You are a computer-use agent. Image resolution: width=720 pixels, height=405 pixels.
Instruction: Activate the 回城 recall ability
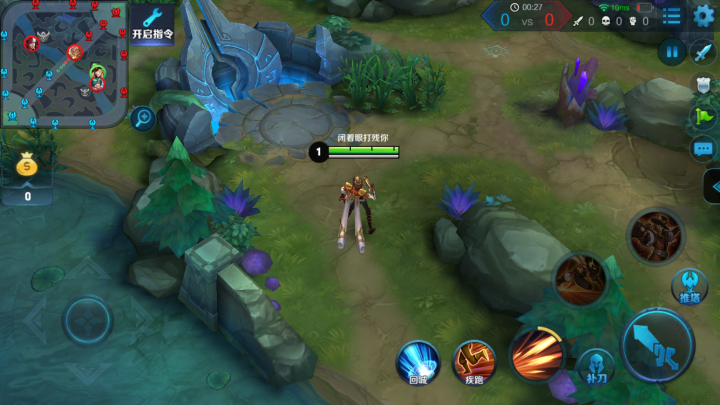pyautogui.click(x=419, y=361)
